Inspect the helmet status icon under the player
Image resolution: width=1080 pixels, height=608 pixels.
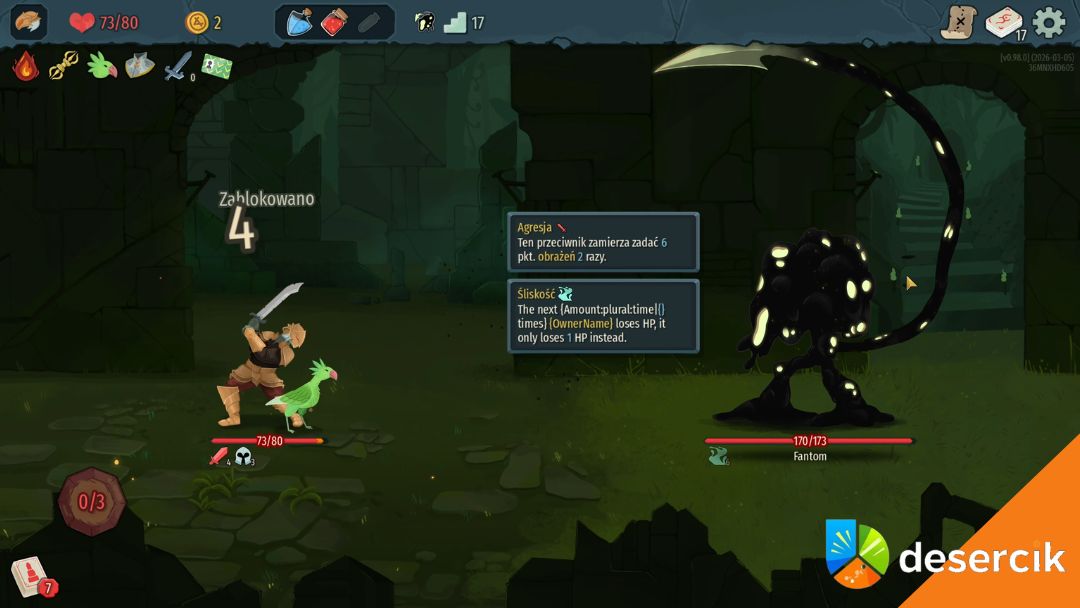pyautogui.click(x=243, y=457)
